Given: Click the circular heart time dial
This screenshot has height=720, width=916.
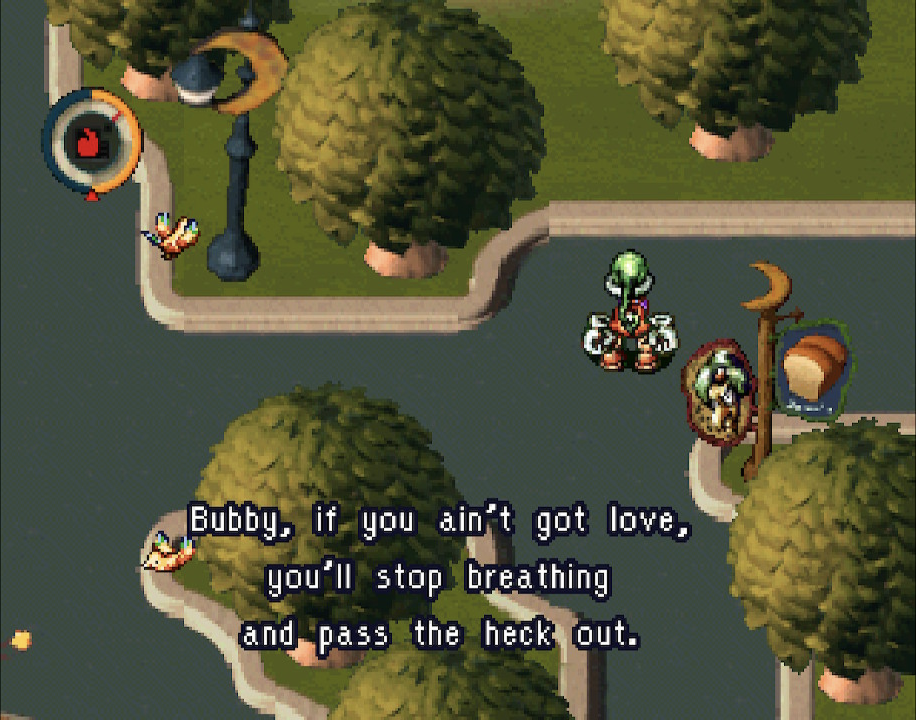Looking at the screenshot, I should pos(91,141).
